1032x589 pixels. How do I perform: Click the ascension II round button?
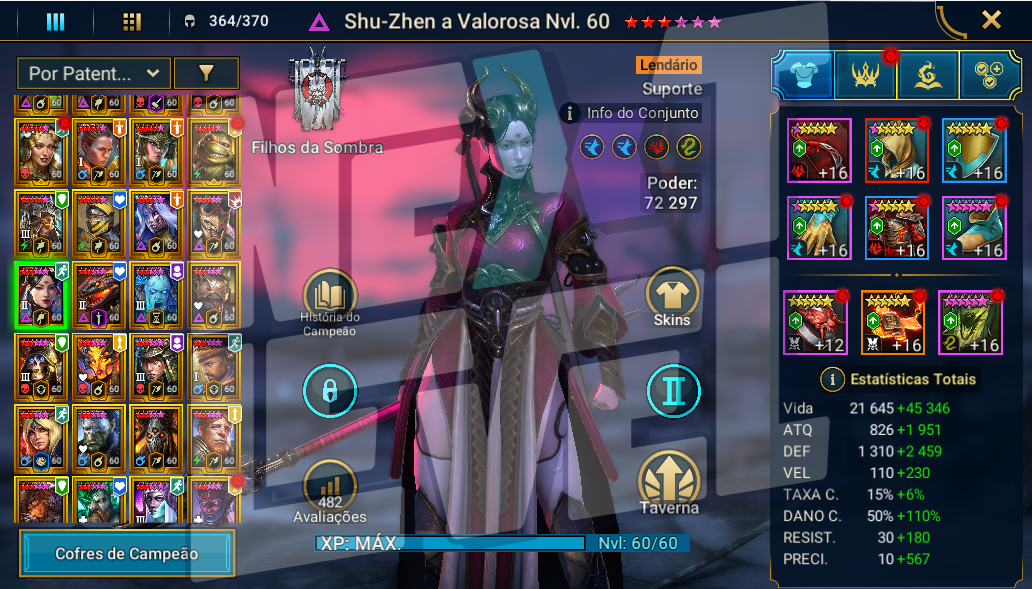[x=672, y=391]
